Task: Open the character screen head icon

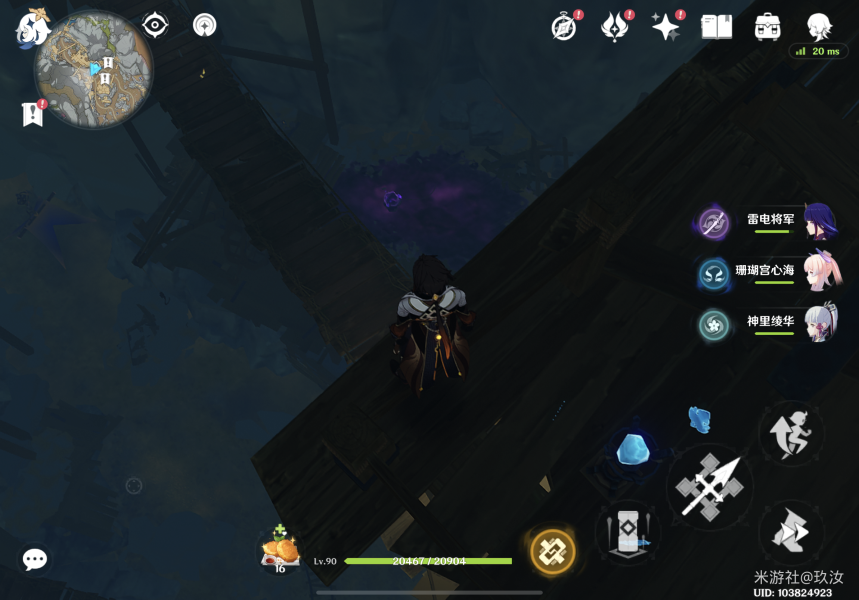Action: 819,26
